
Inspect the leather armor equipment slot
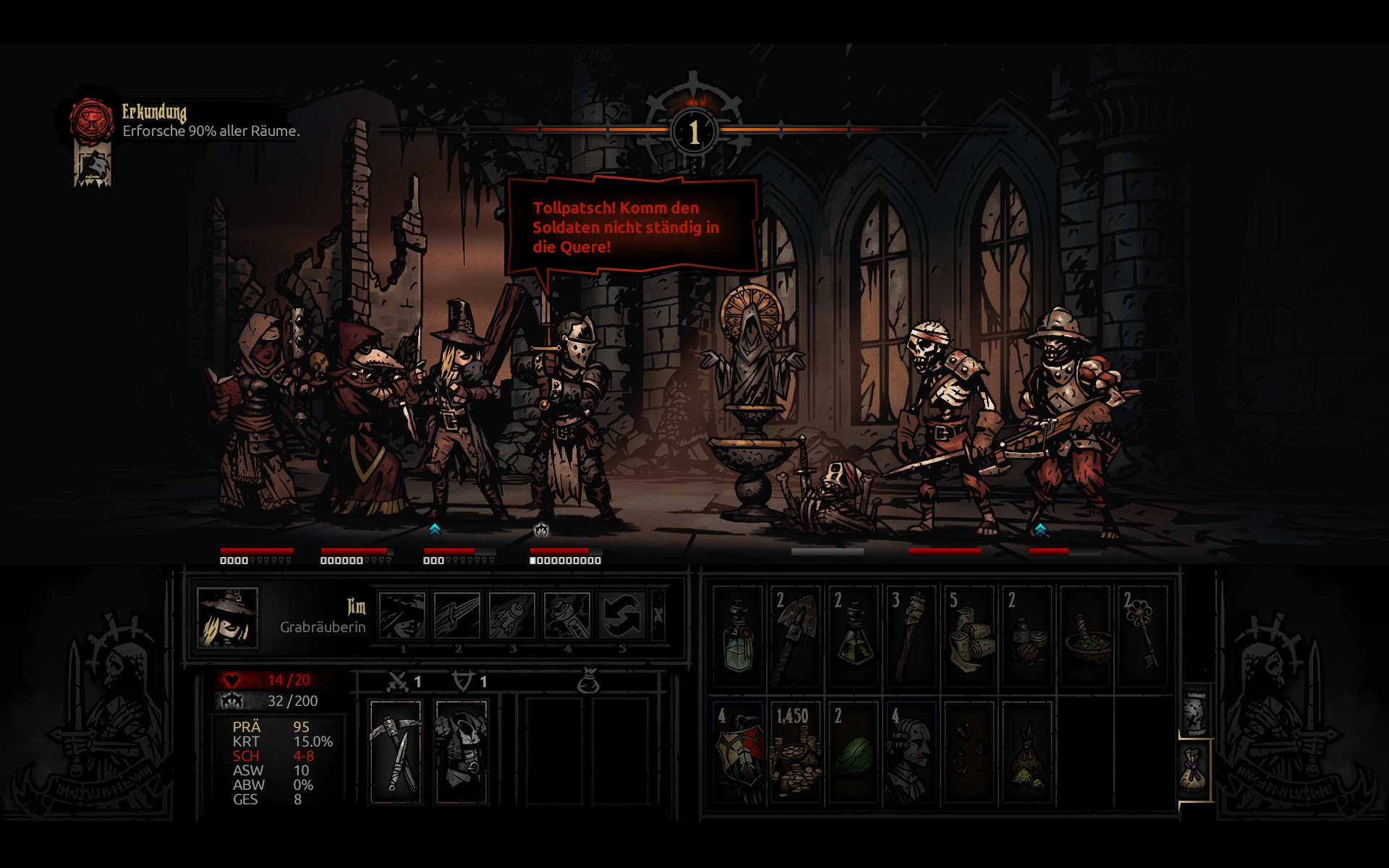pyautogui.click(x=461, y=752)
